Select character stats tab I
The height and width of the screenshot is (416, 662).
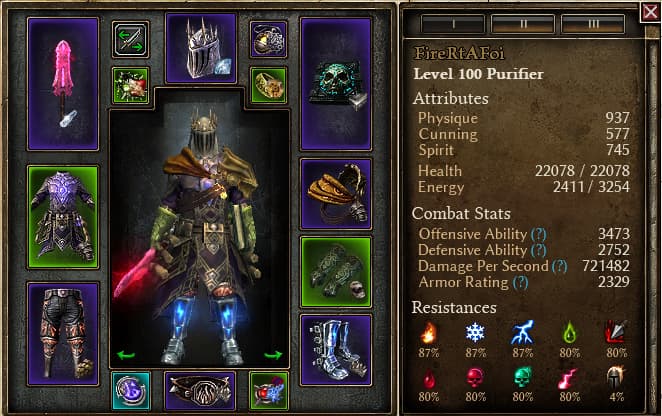tap(453, 23)
